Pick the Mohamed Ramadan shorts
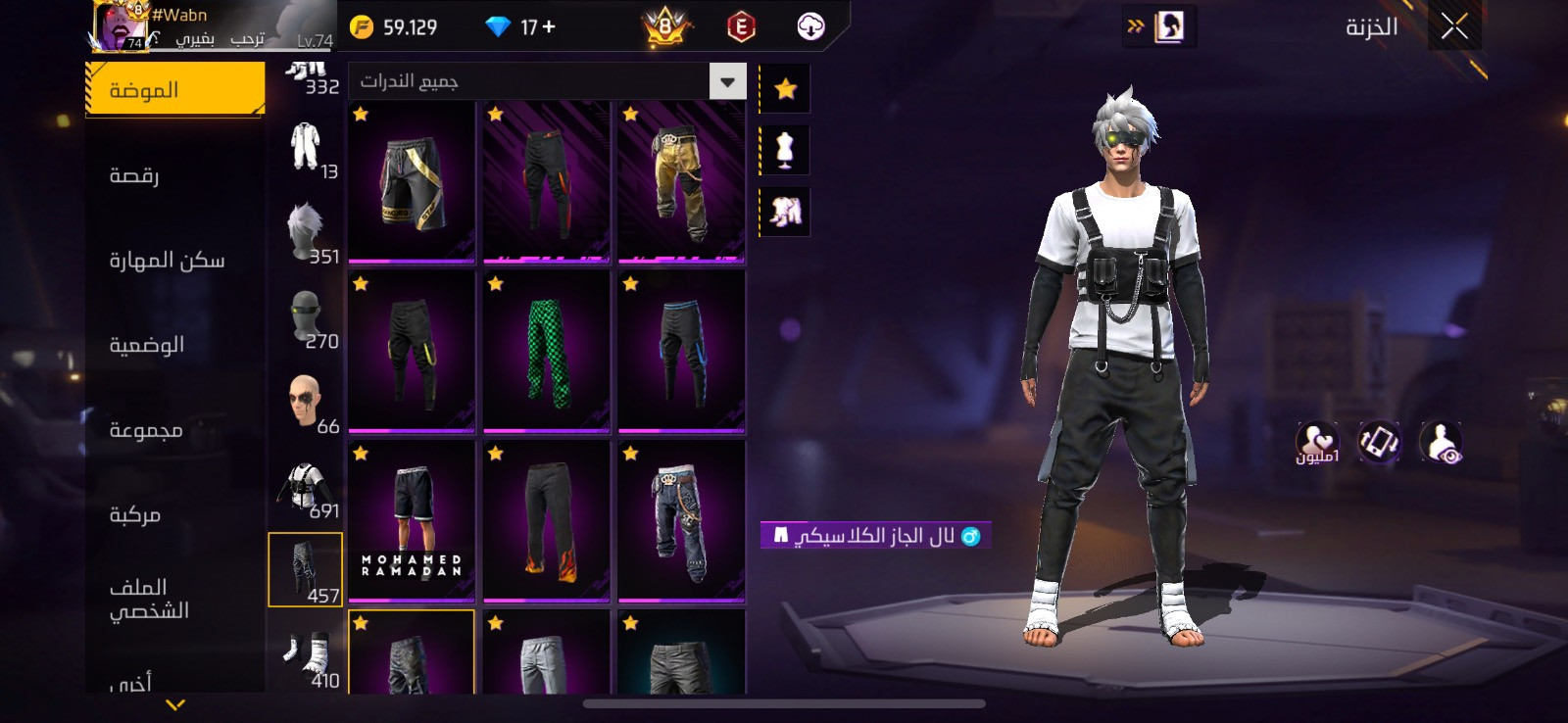 (412, 520)
